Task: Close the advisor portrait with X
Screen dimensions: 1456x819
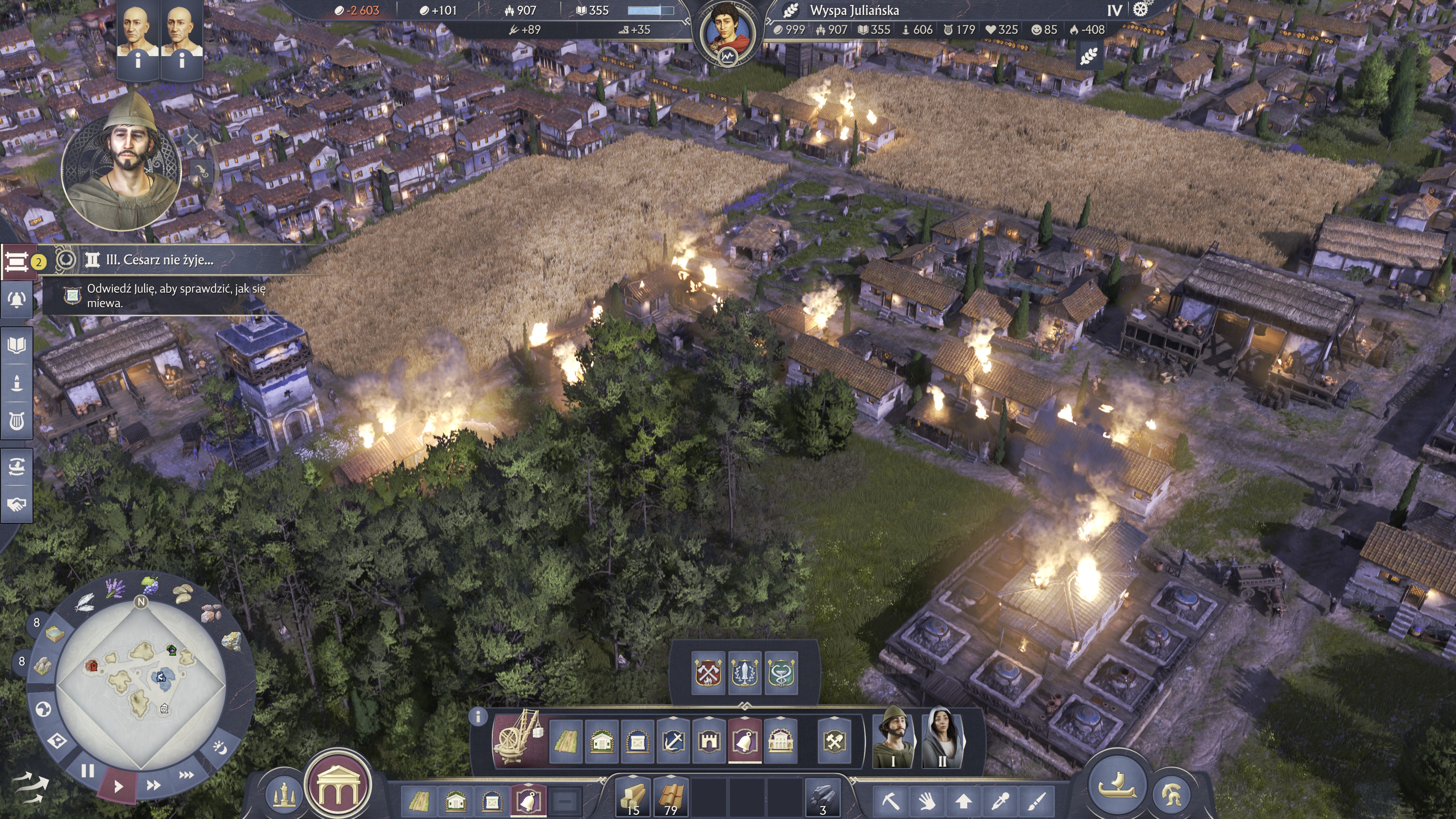Action: (193, 138)
